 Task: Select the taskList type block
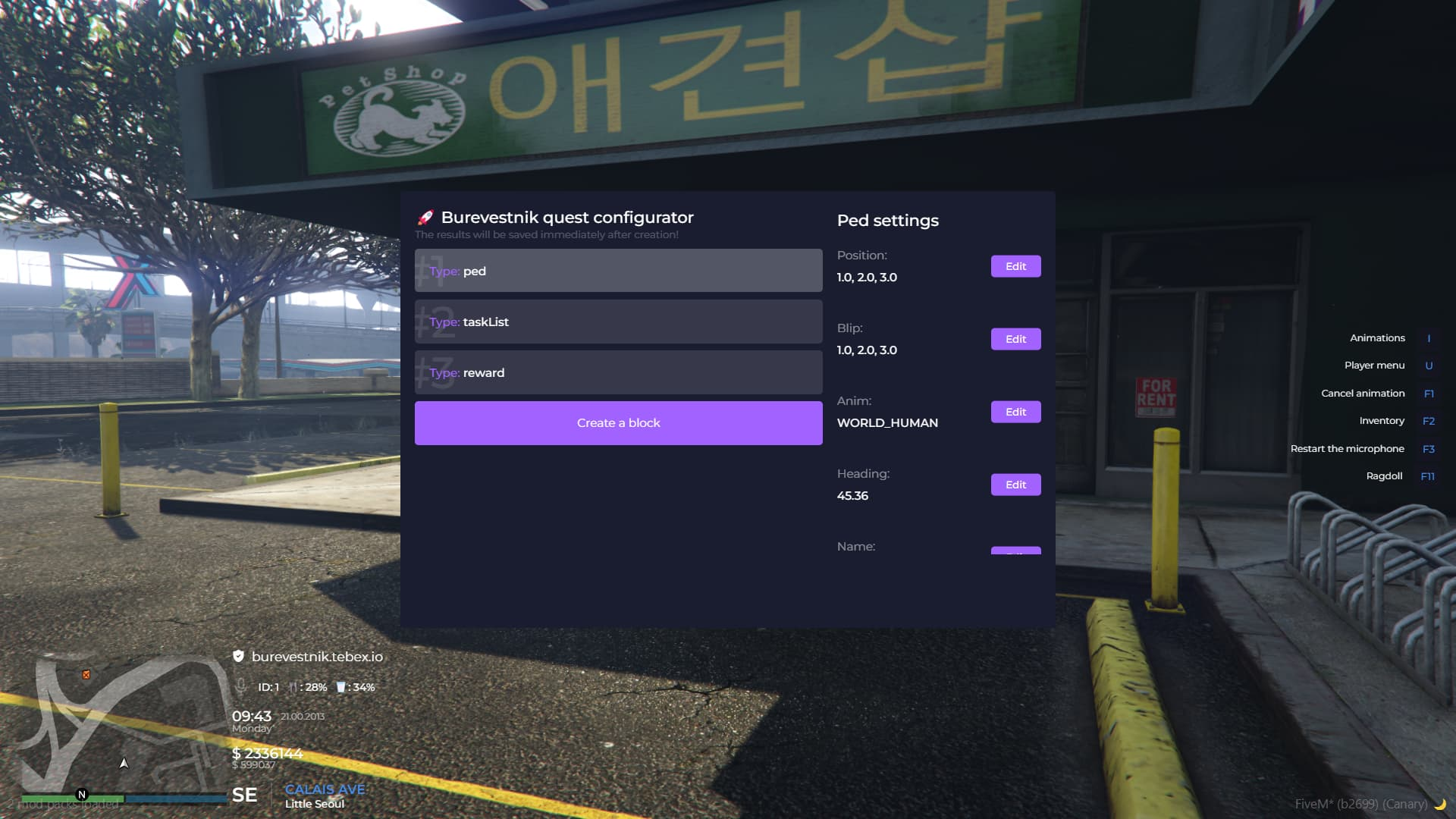coord(618,322)
